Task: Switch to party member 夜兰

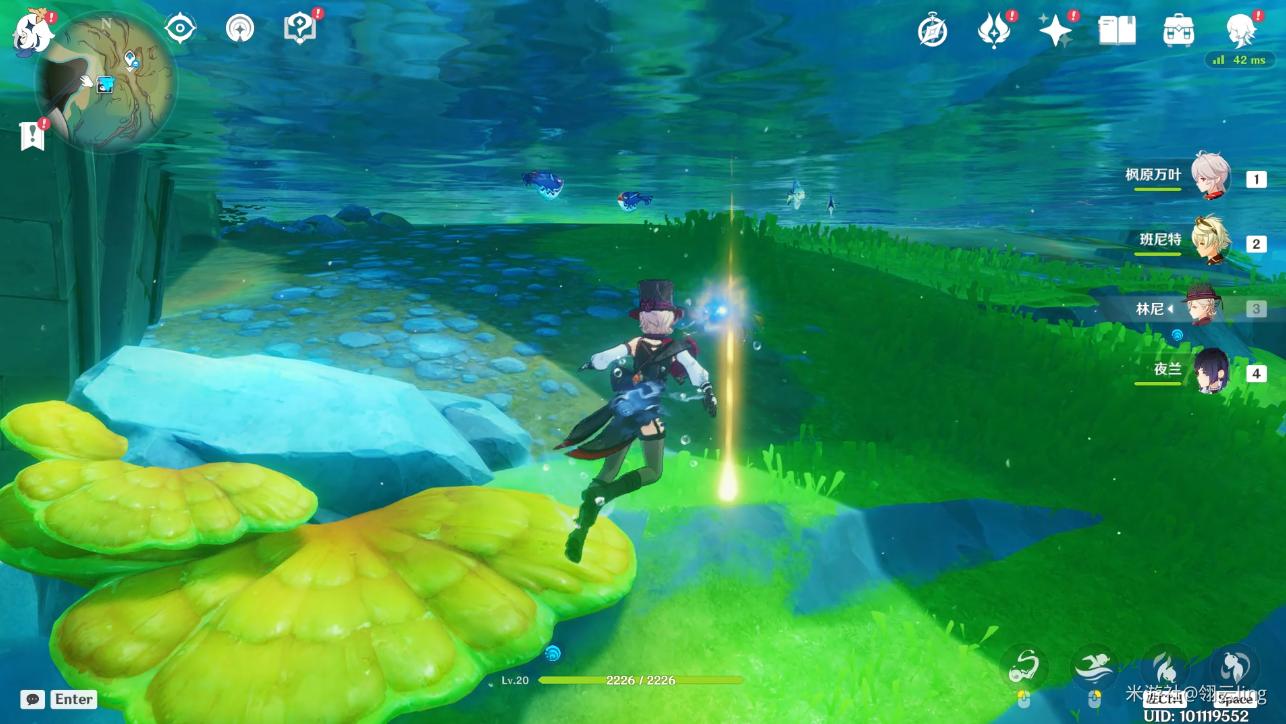Action: (x=1212, y=372)
